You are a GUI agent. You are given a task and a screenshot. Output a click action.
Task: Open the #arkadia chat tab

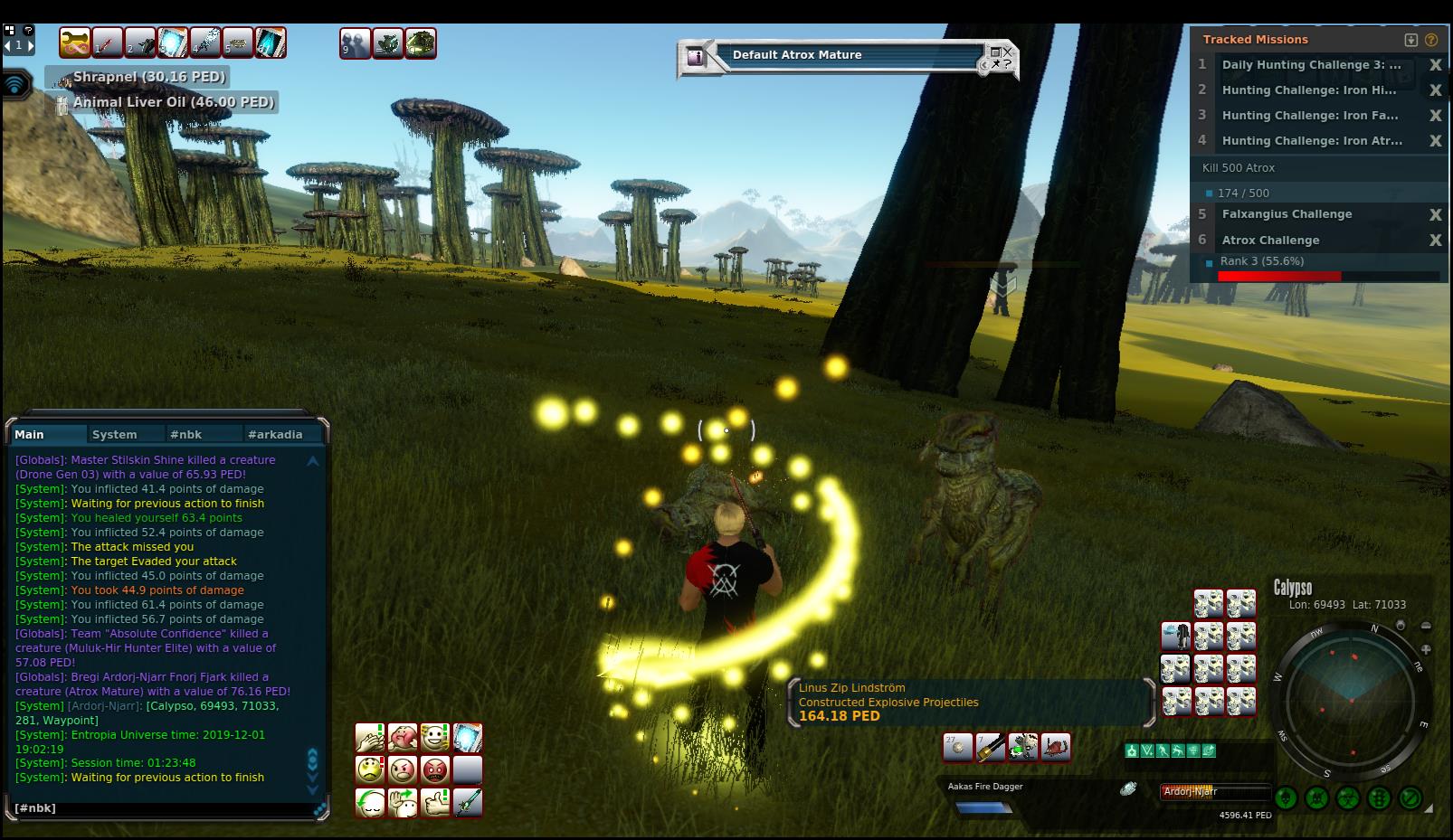(275, 435)
